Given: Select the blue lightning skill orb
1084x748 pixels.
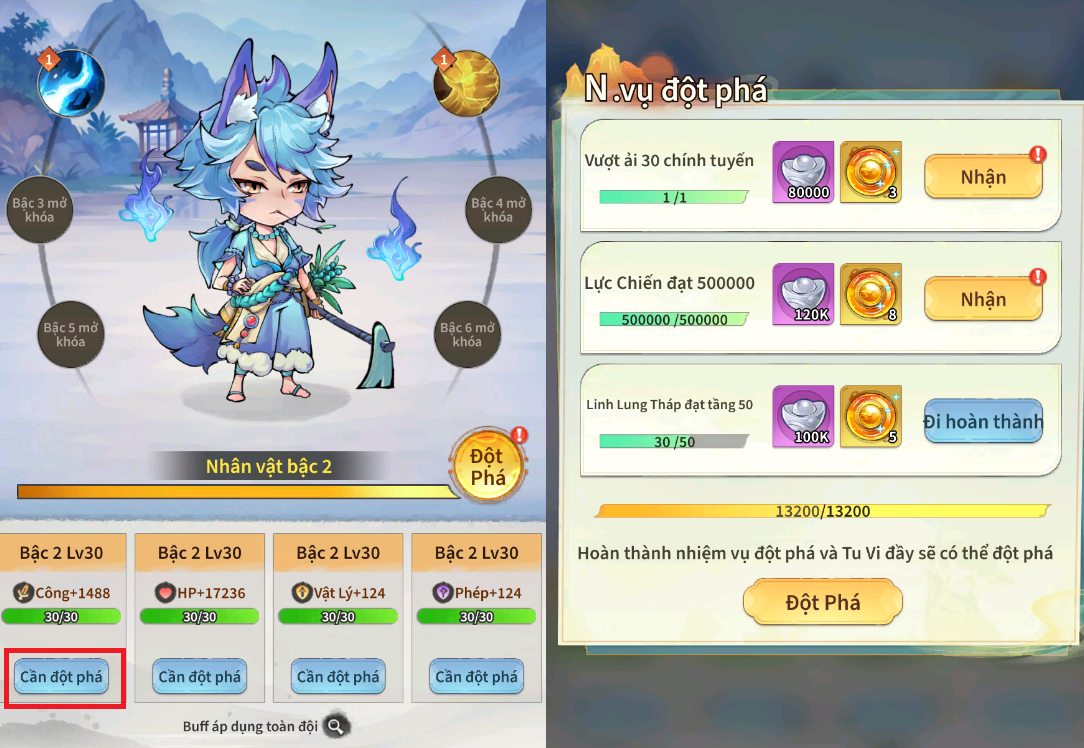Looking at the screenshot, I should point(71,83).
